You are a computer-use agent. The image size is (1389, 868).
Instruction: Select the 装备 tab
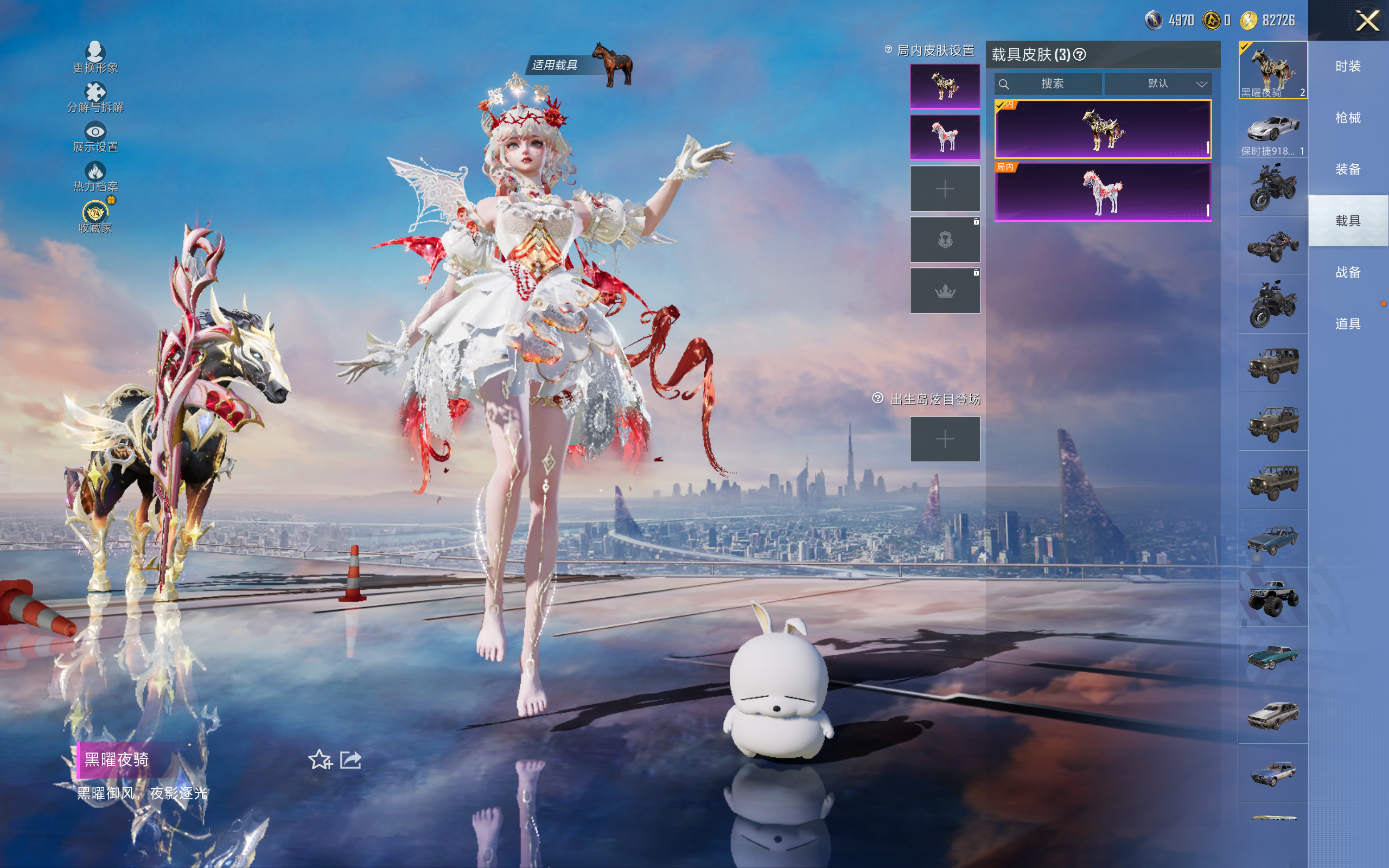[1348, 169]
